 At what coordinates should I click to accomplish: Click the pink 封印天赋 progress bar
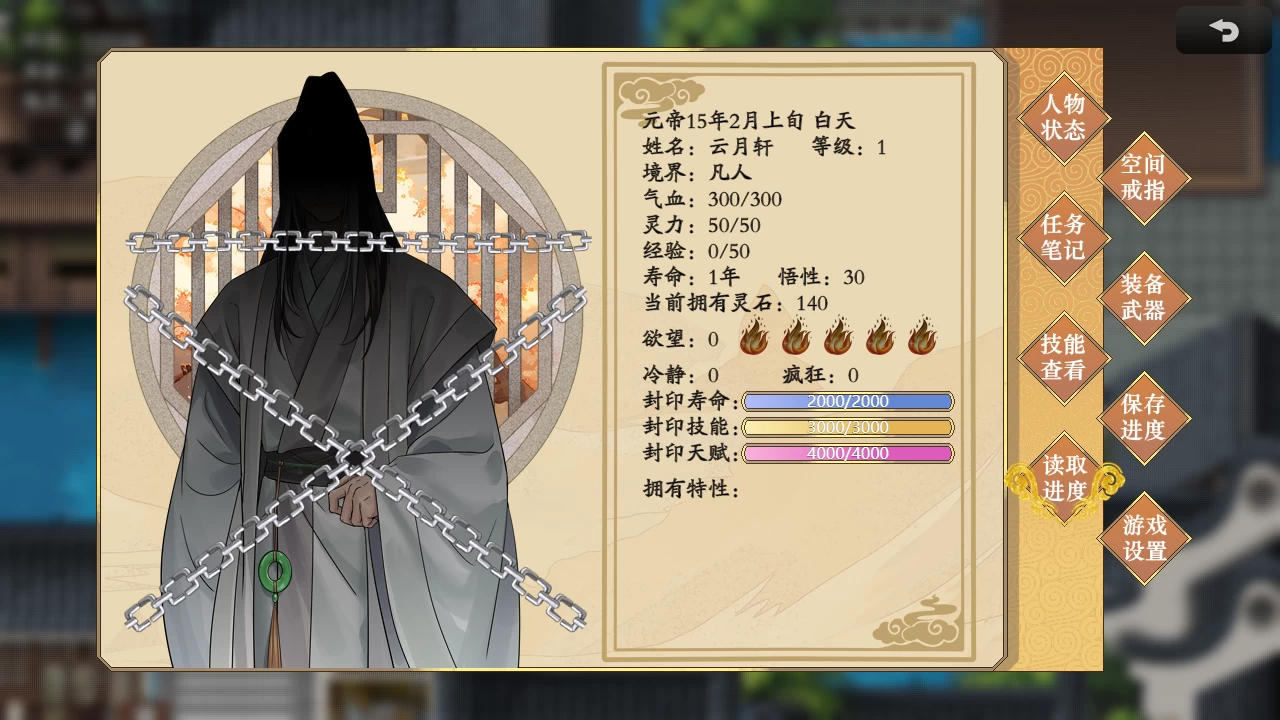(x=848, y=452)
